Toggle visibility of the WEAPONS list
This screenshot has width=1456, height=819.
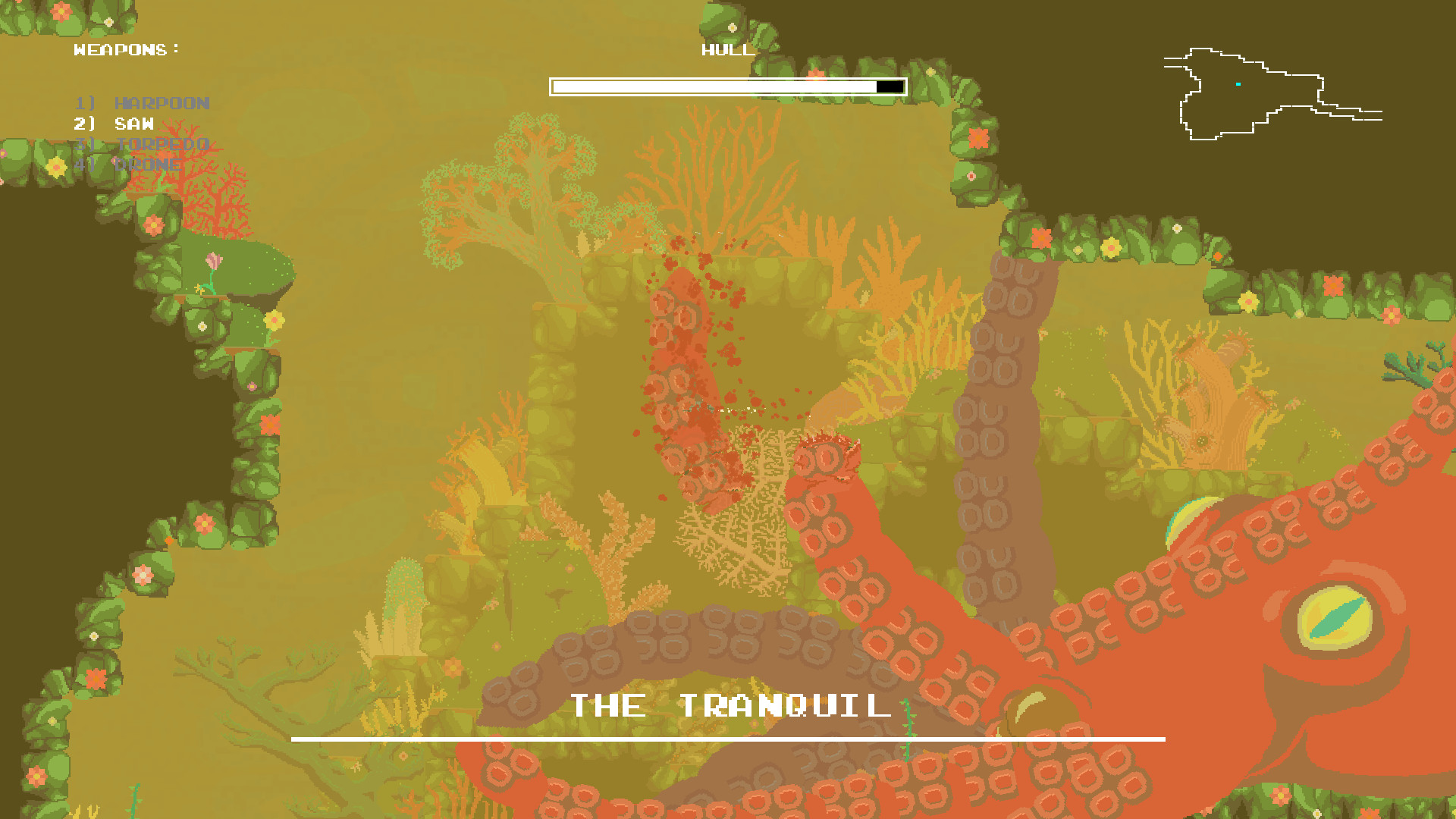pyautogui.click(x=125, y=50)
